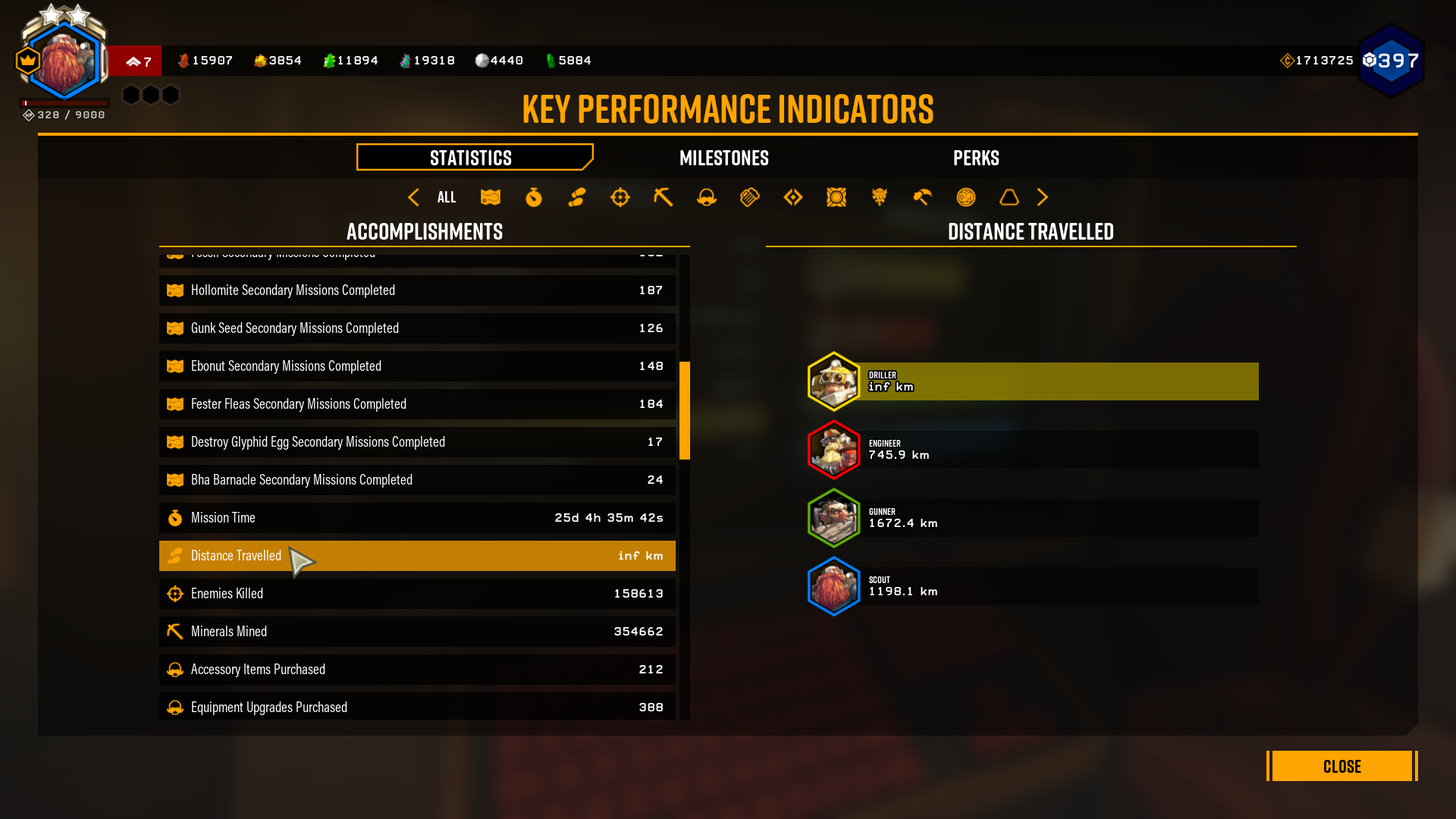Switch to the Milestones tab
The image size is (1456, 819).
tap(723, 158)
